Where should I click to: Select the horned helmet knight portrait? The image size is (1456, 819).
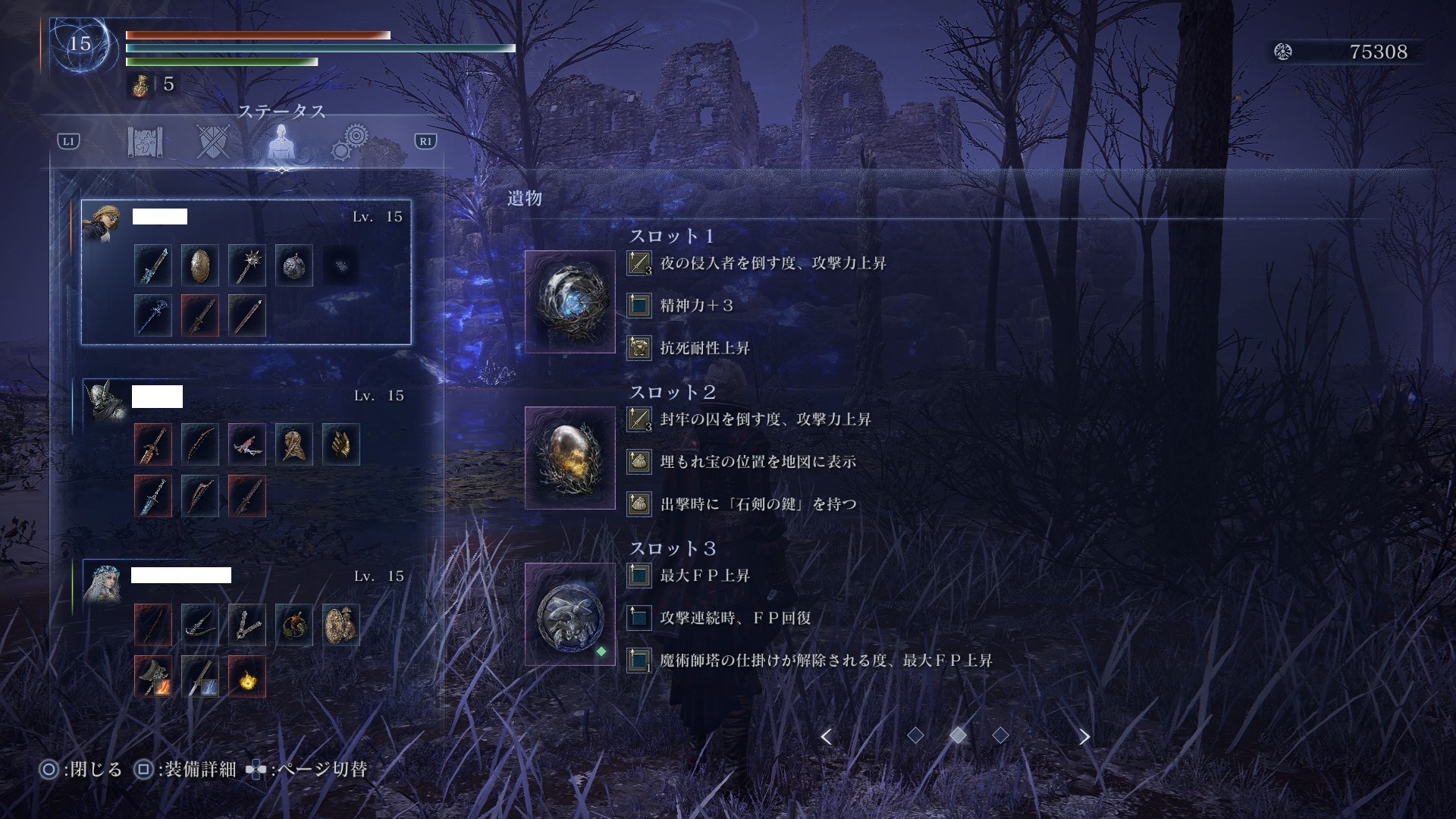click(x=104, y=400)
